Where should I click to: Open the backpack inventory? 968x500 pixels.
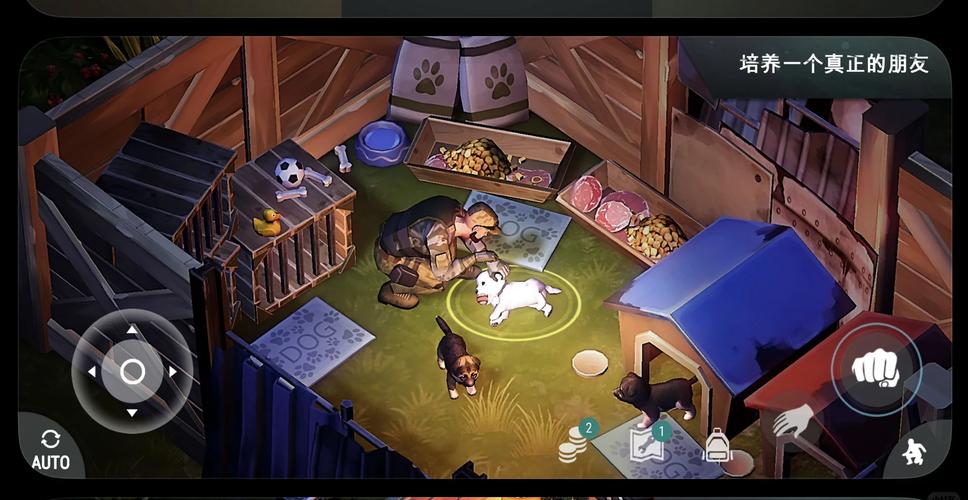click(x=717, y=445)
